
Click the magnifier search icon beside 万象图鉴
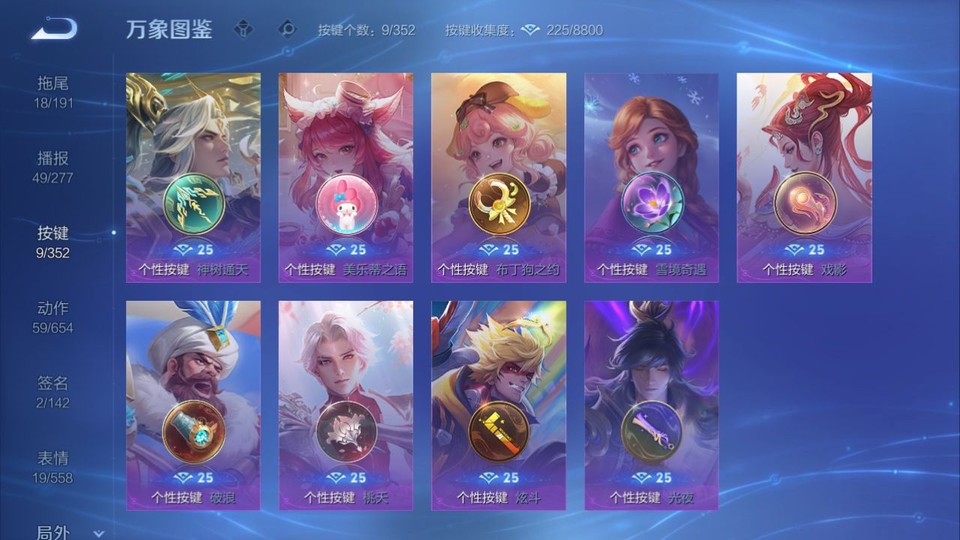(287, 29)
